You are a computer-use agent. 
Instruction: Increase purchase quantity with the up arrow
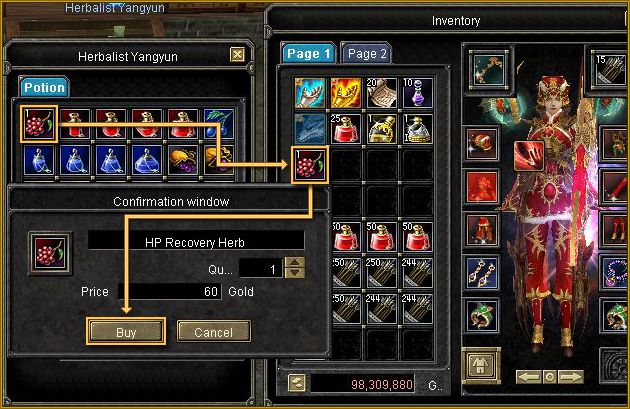(x=294, y=264)
